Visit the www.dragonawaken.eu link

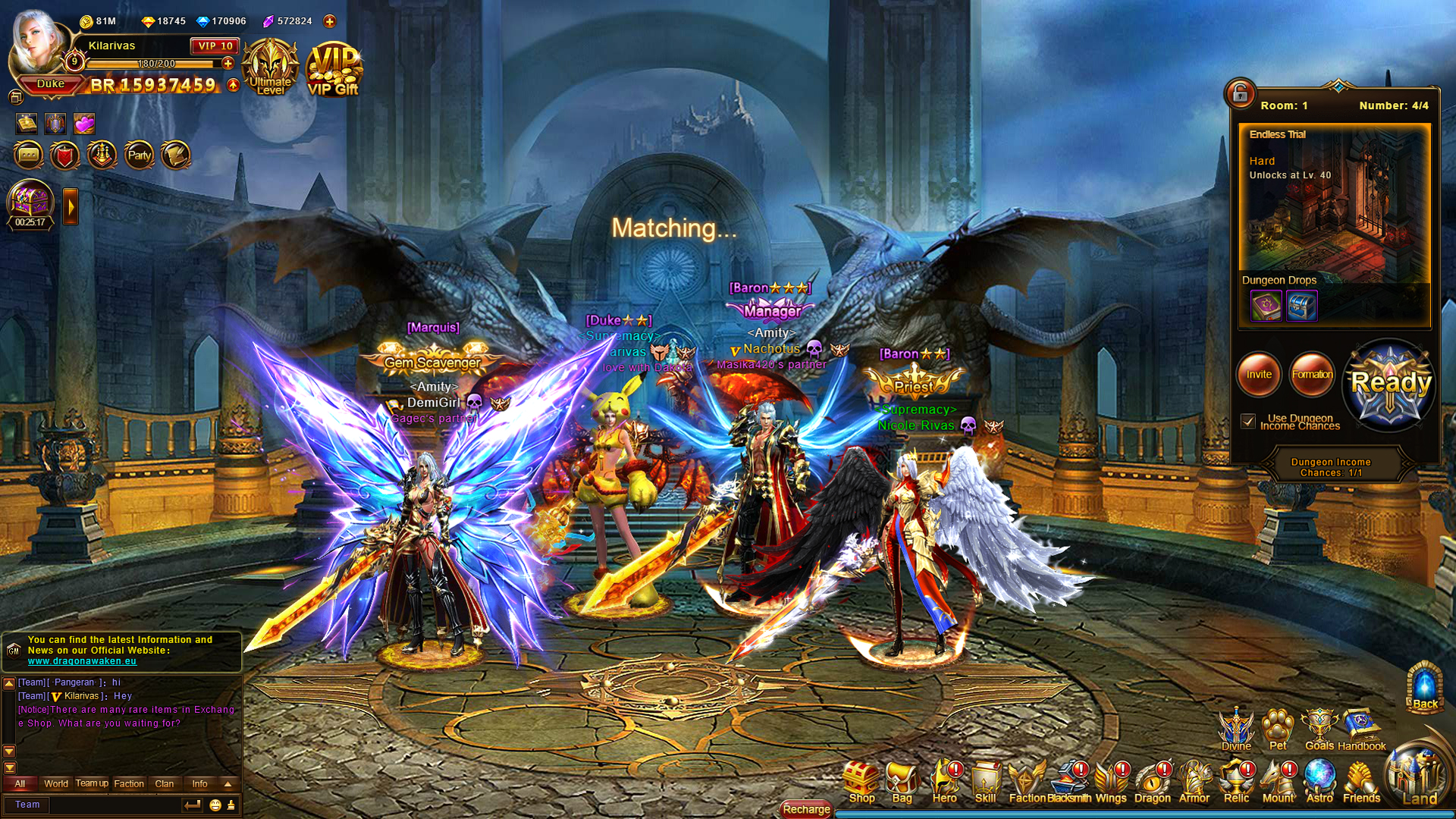81,661
